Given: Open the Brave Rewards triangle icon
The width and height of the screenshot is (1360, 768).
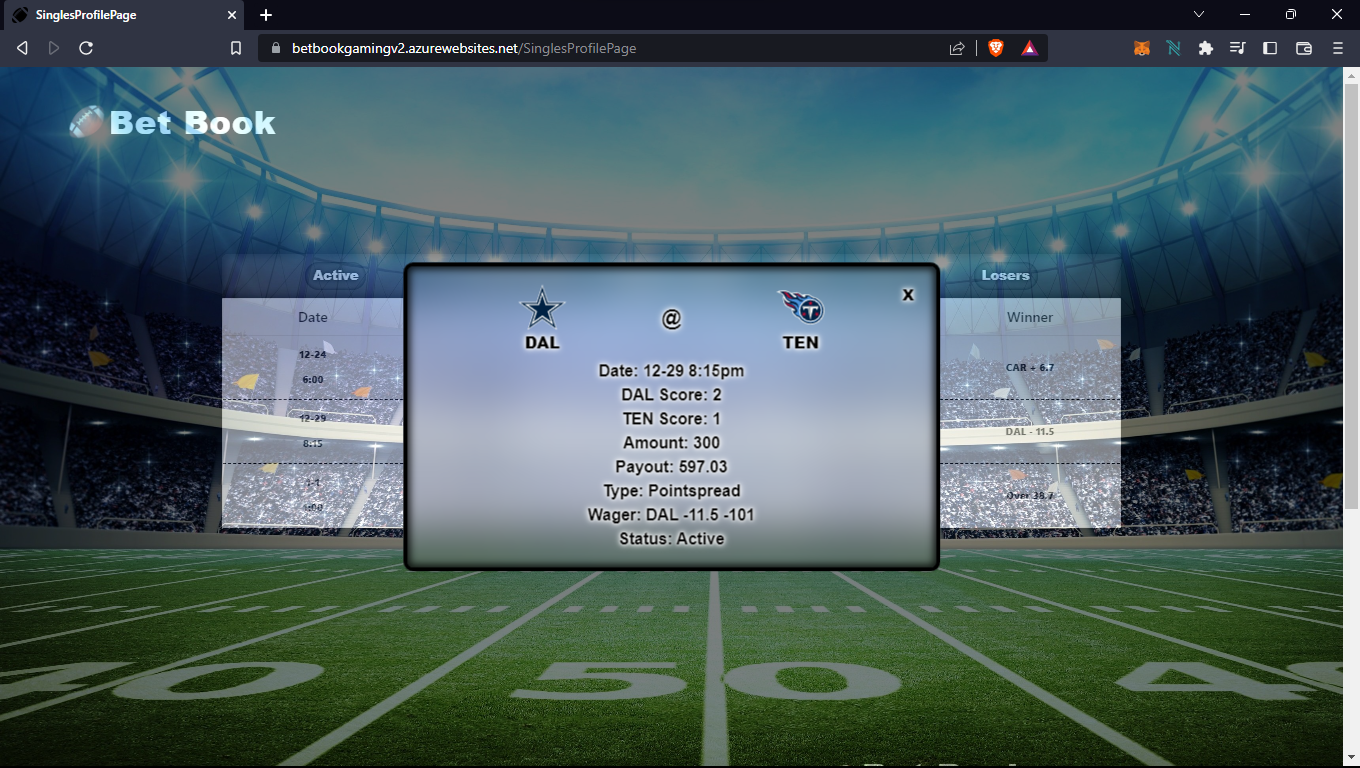Looking at the screenshot, I should coord(1030,47).
